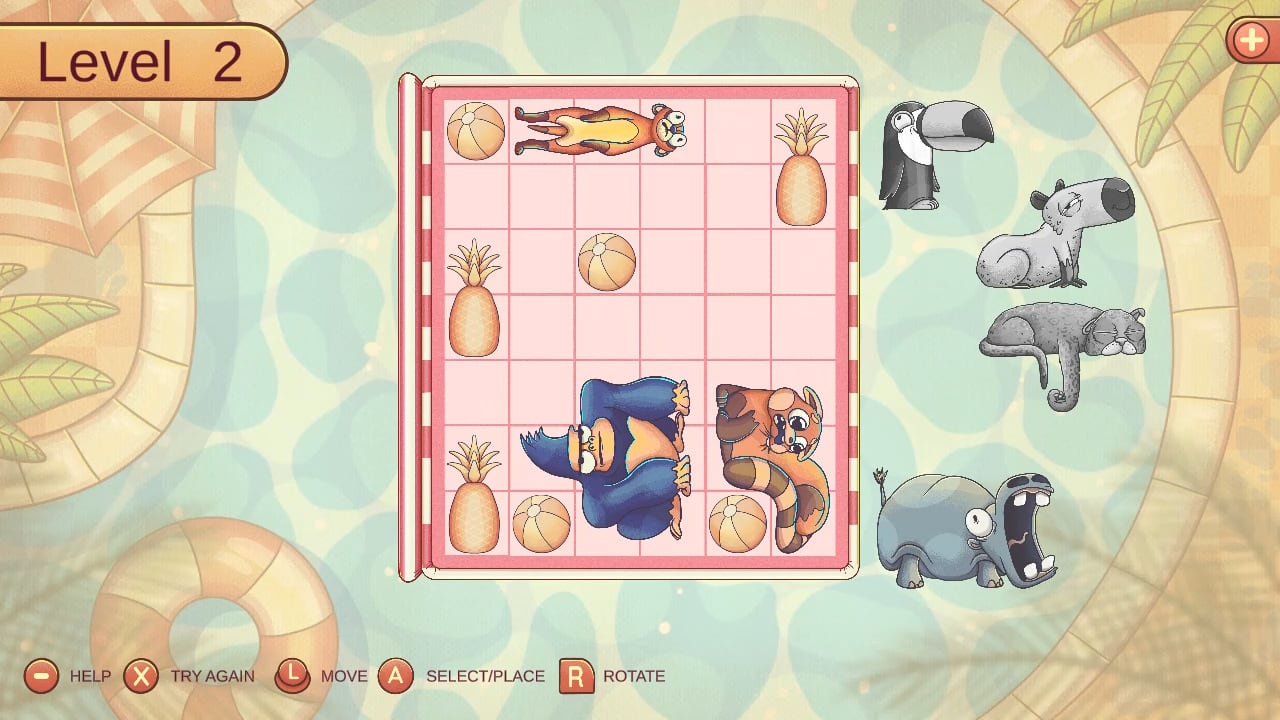Screen dimensions: 1280x720
Task: Click the beach ball near the board center
Action: 605,262
